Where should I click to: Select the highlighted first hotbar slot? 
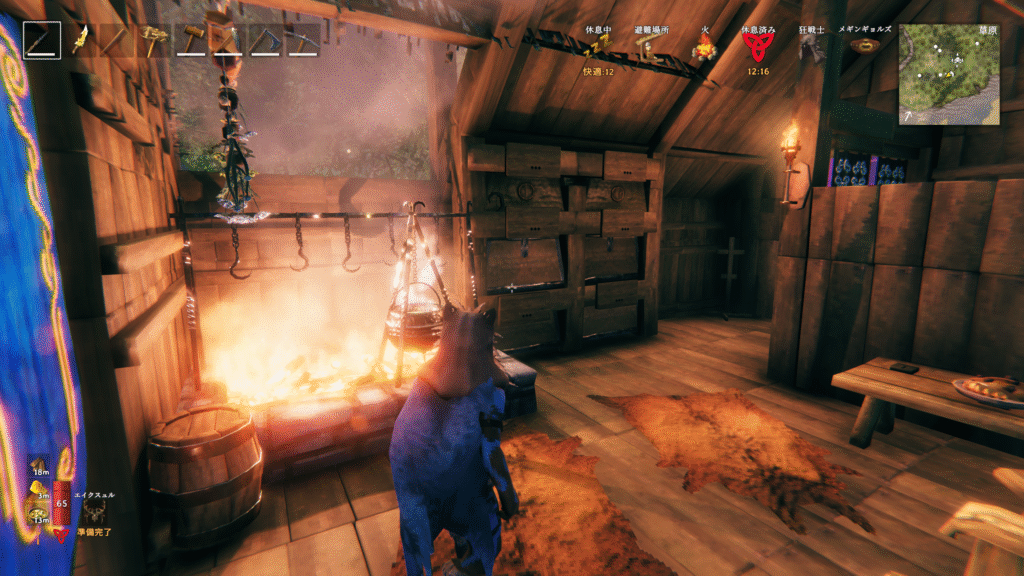42,40
